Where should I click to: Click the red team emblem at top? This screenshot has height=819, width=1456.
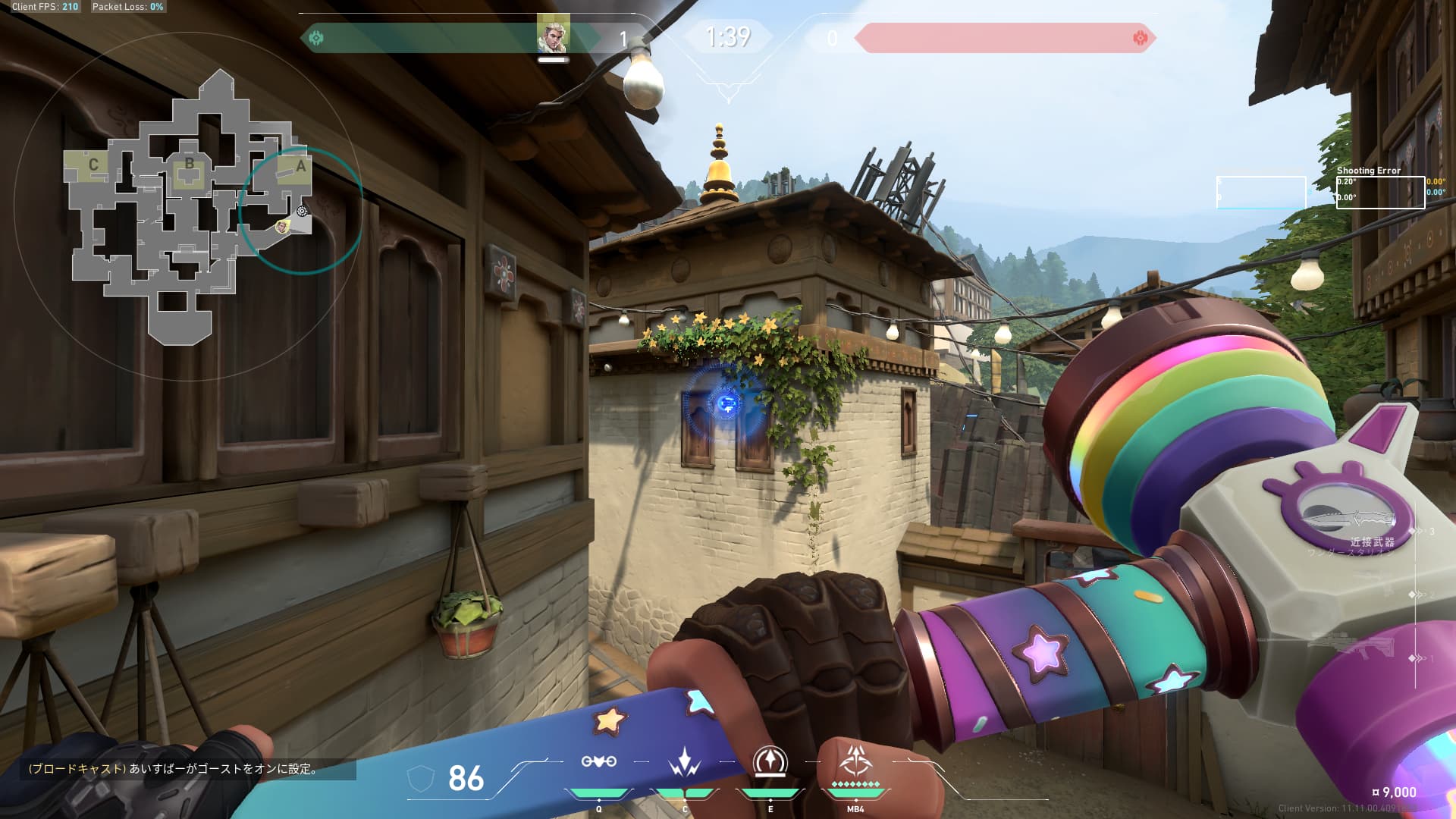(1139, 38)
